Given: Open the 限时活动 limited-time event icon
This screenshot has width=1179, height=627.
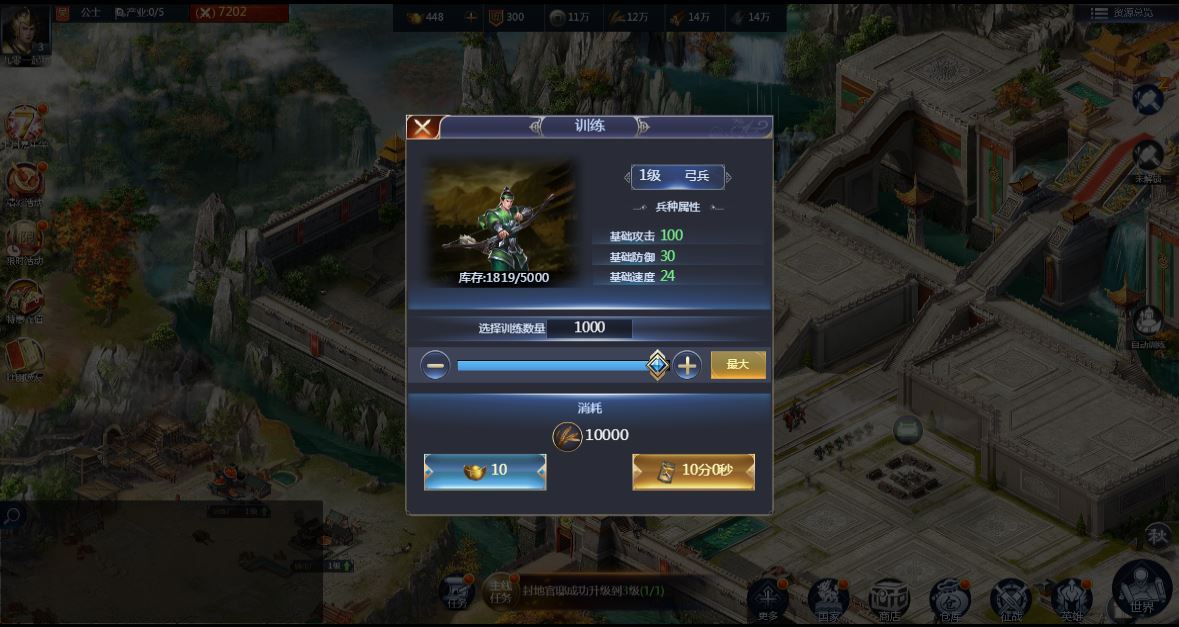Looking at the screenshot, I should [24, 242].
